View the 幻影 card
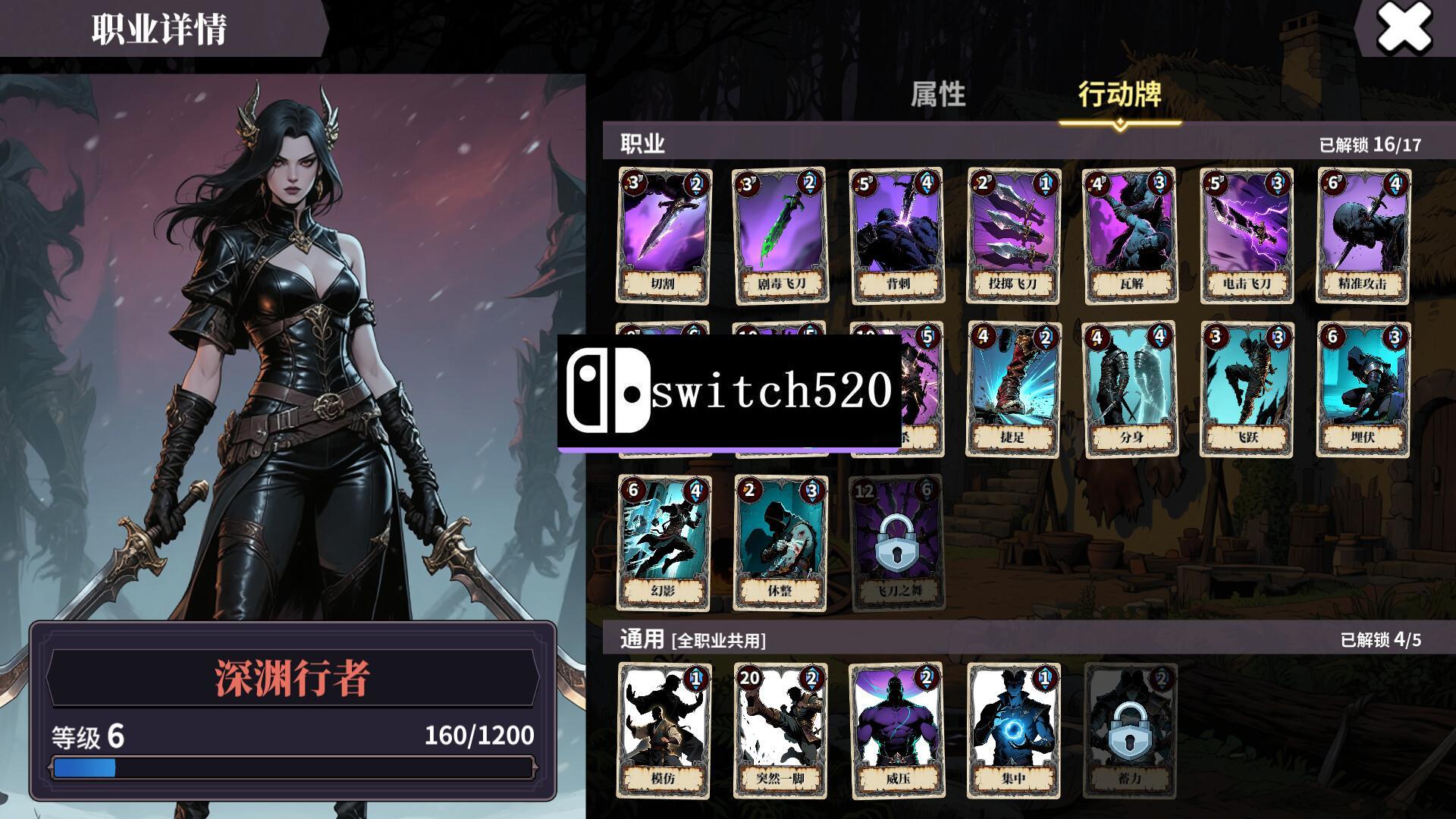Screen dimensions: 1456x819 [664, 542]
